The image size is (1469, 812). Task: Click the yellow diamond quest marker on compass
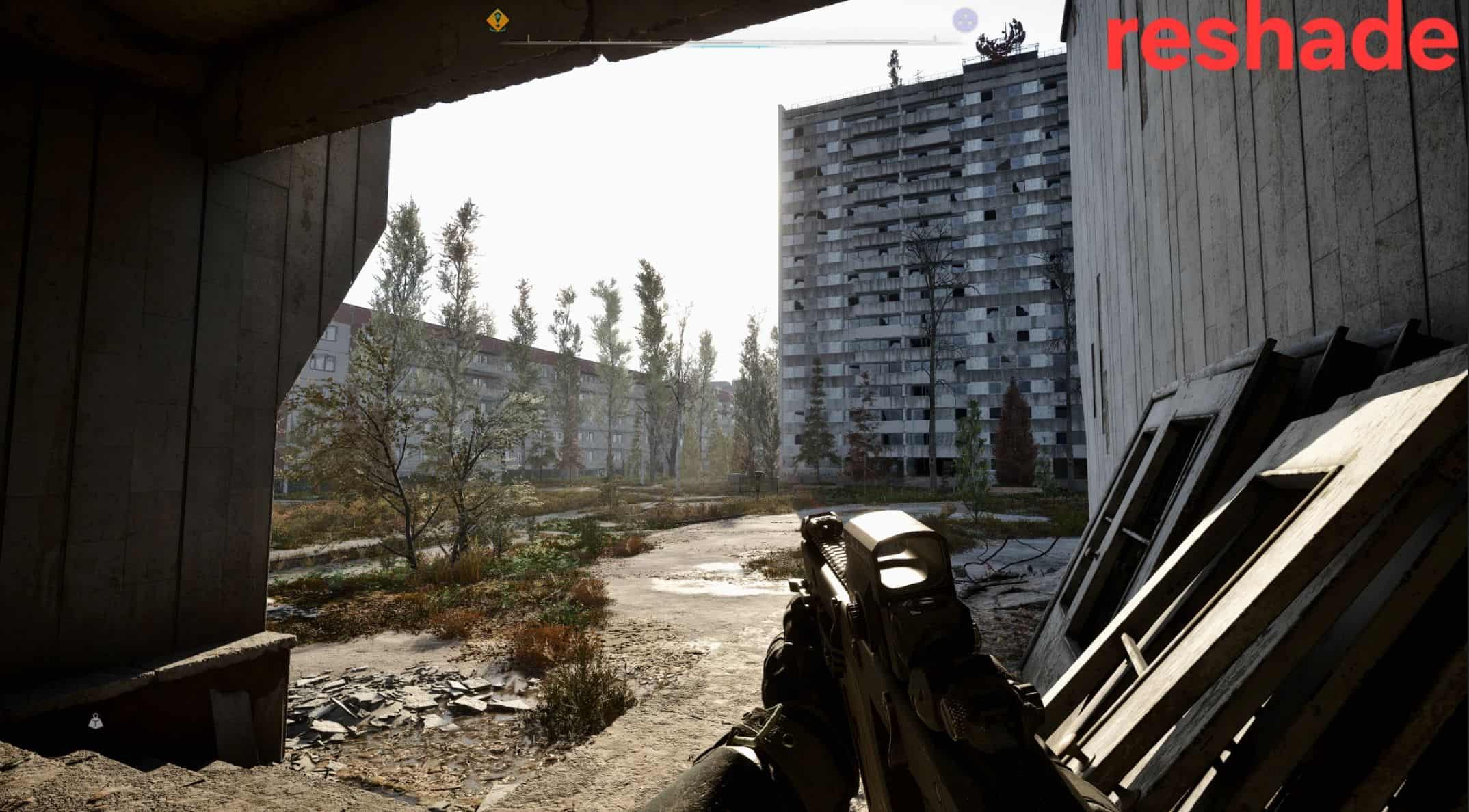point(497,20)
